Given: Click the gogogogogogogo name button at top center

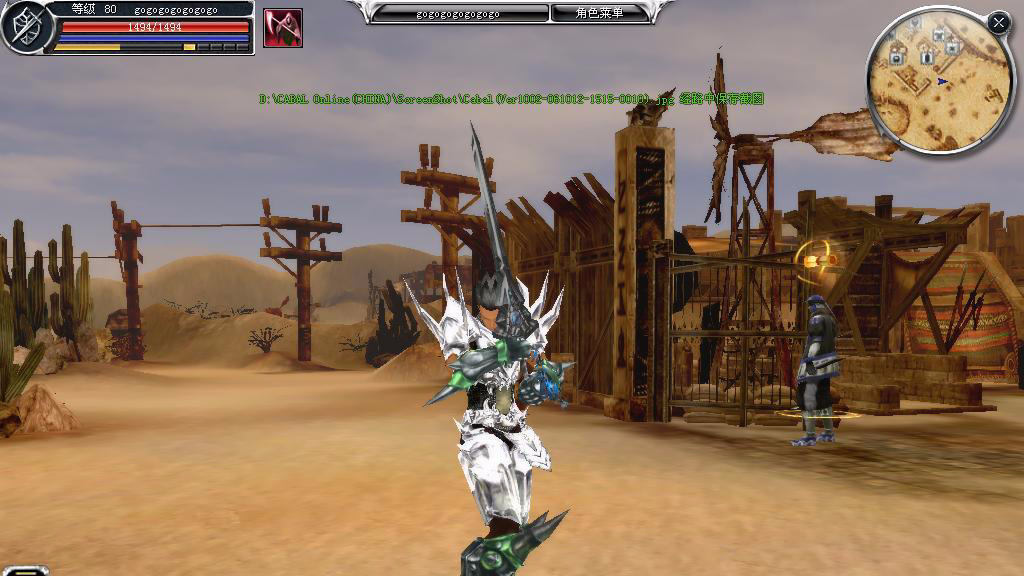Looking at the screenshot, I should point(459,13).
